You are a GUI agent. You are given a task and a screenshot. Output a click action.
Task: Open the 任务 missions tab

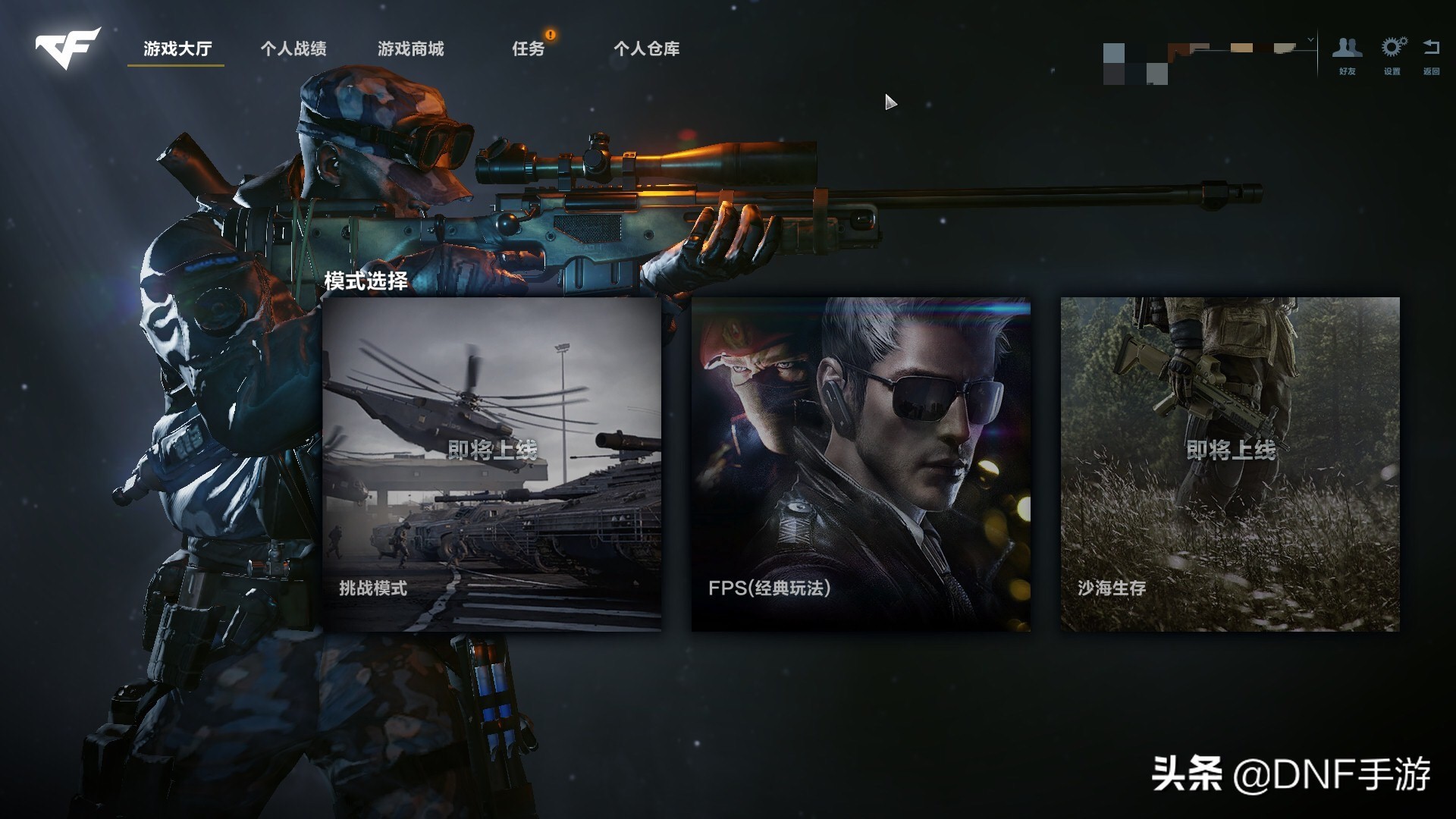click(528, 49)
